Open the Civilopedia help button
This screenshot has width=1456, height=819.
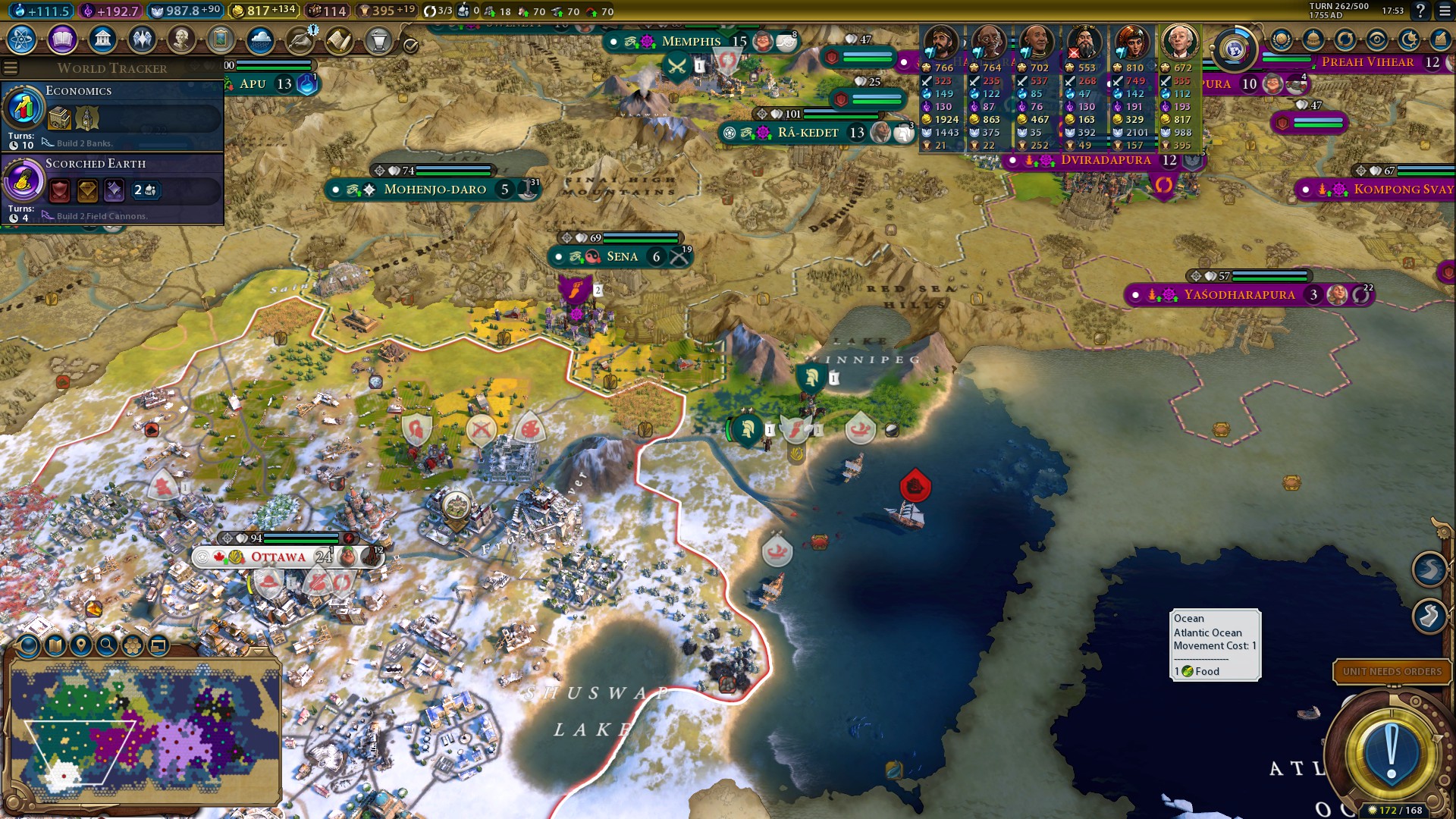(x=1420, y=11)
